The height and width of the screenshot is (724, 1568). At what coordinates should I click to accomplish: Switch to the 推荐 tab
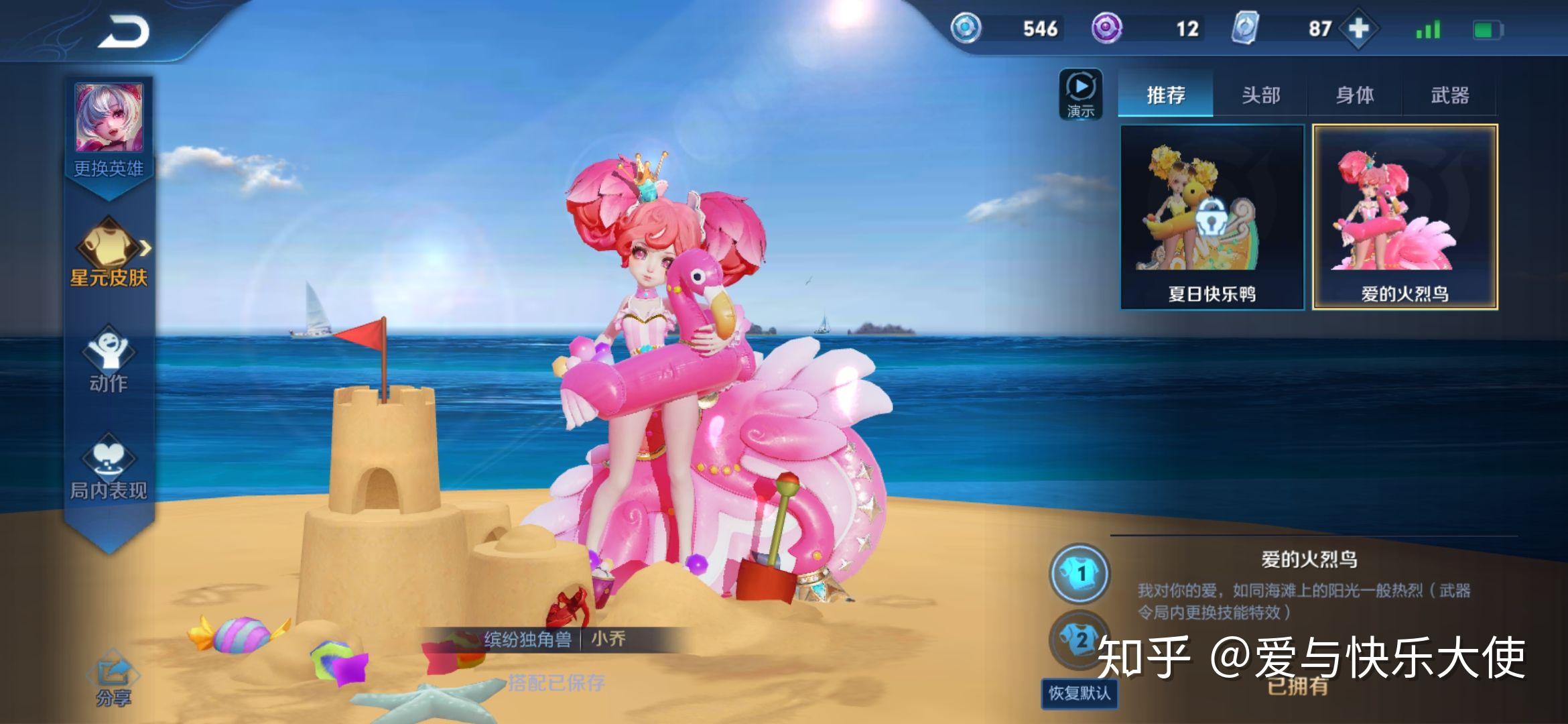[x=1165, y=95]
